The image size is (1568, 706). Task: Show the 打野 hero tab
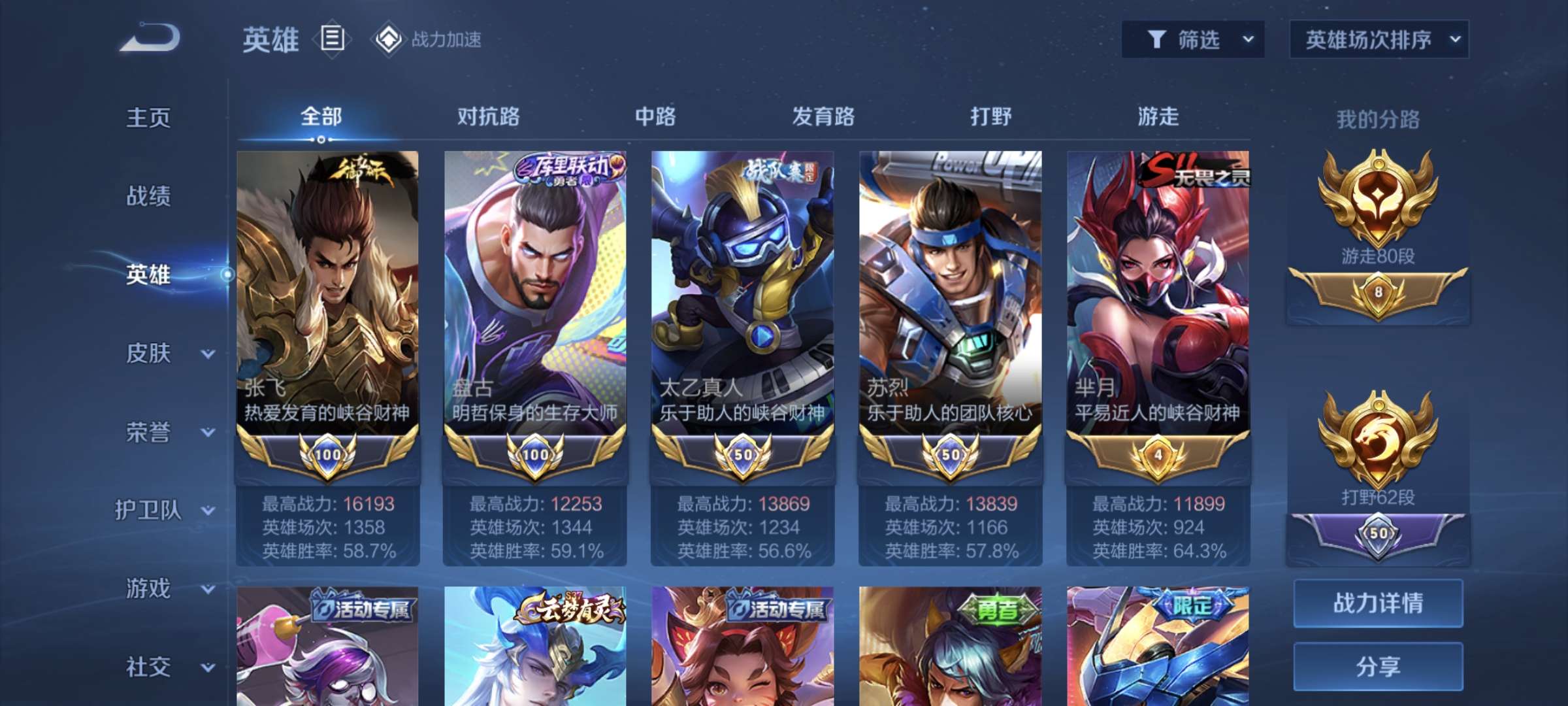(x=990, y=117)
